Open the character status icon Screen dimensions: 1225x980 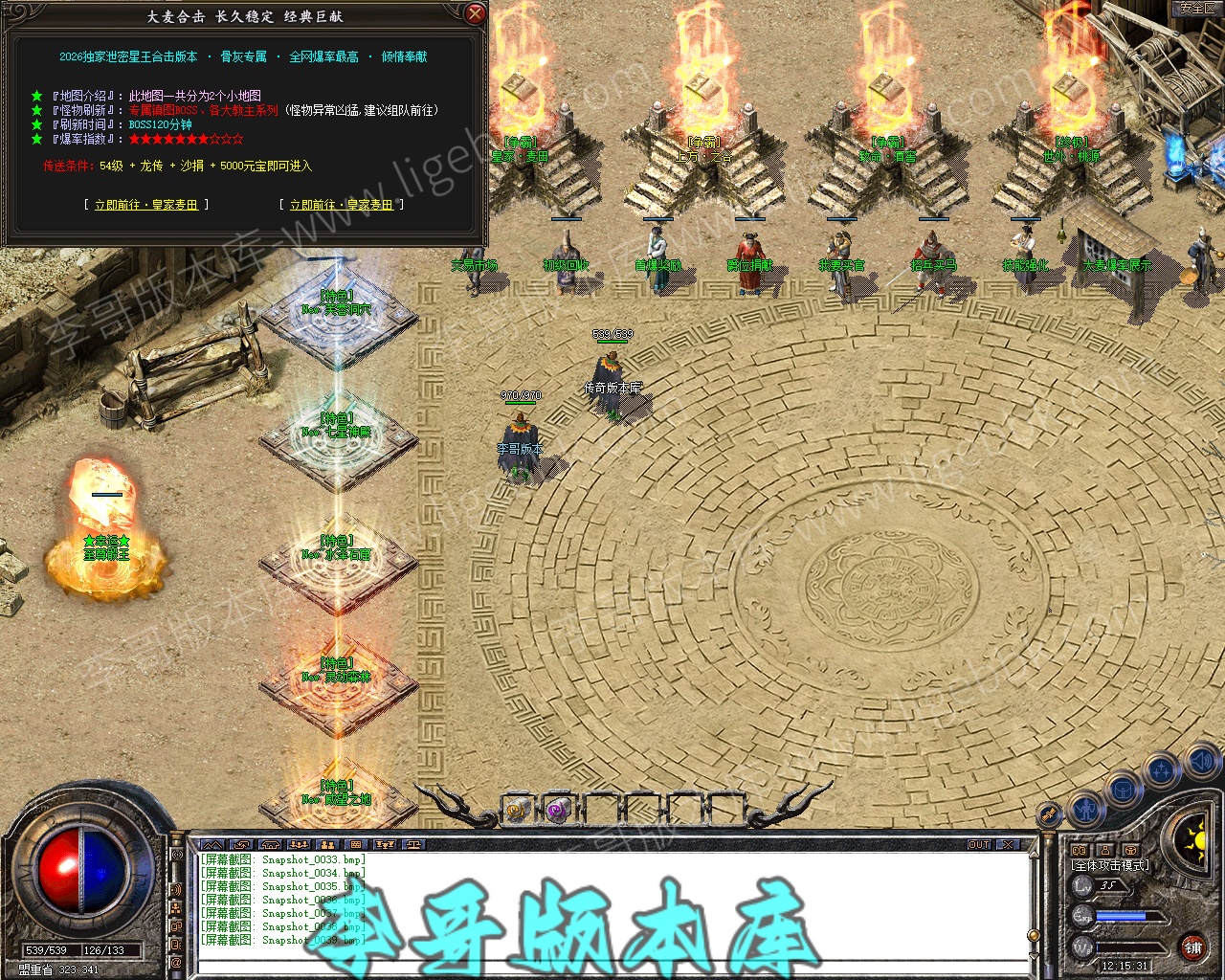pos(1085,811)
